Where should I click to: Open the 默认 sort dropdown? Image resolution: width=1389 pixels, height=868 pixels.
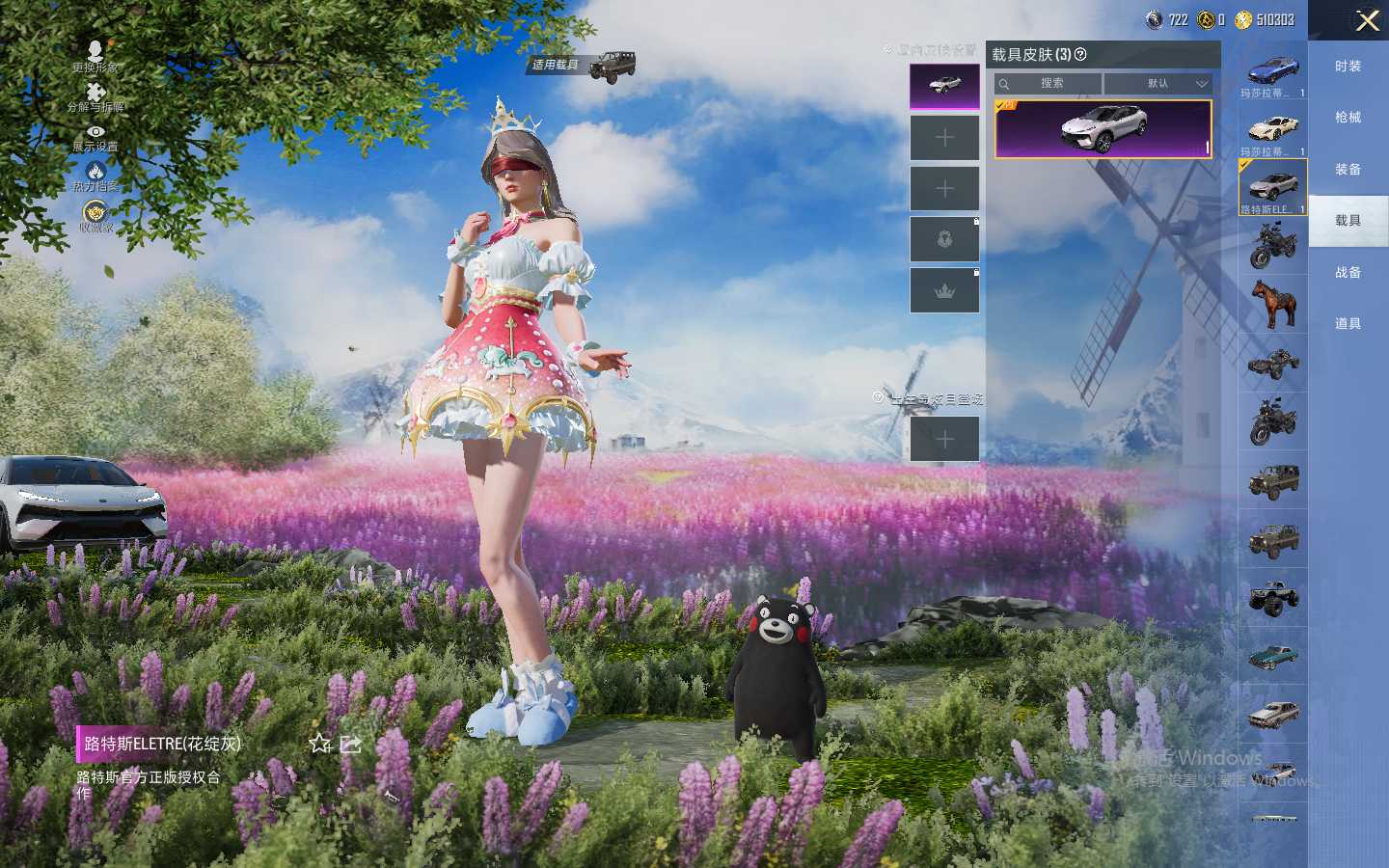pos(1157,84)
